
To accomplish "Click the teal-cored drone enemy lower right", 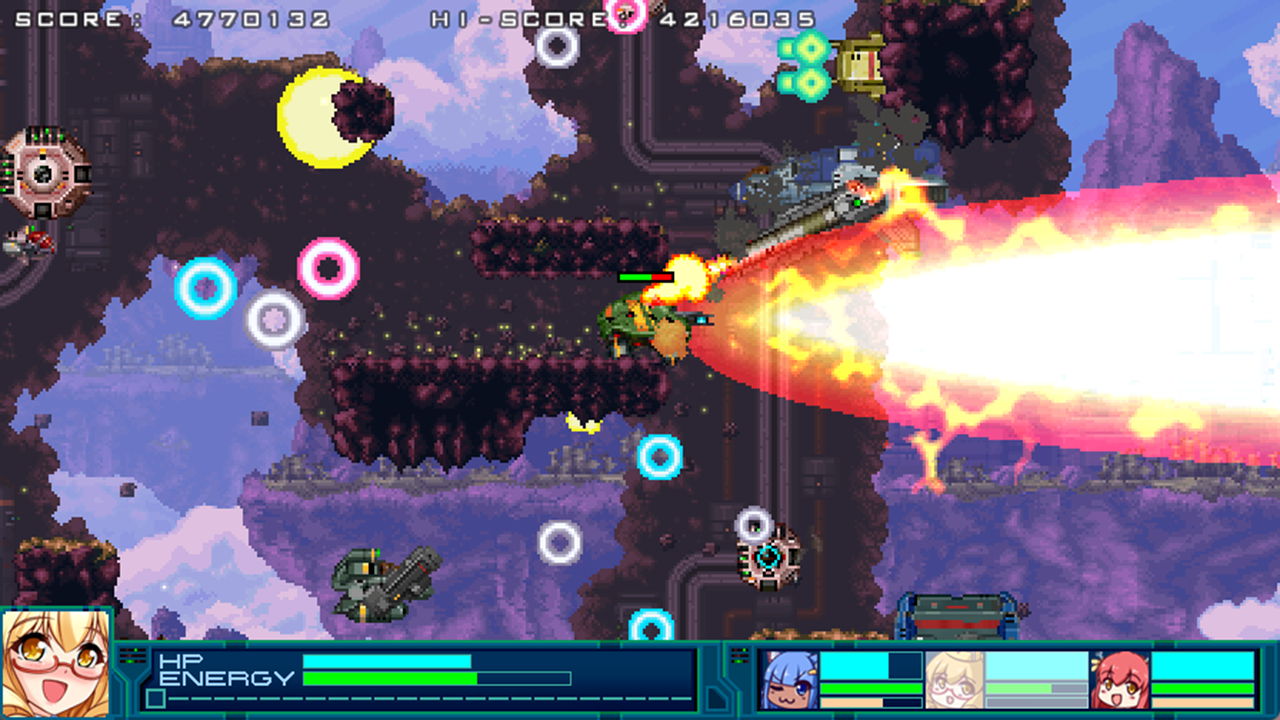I will (766, 560).
